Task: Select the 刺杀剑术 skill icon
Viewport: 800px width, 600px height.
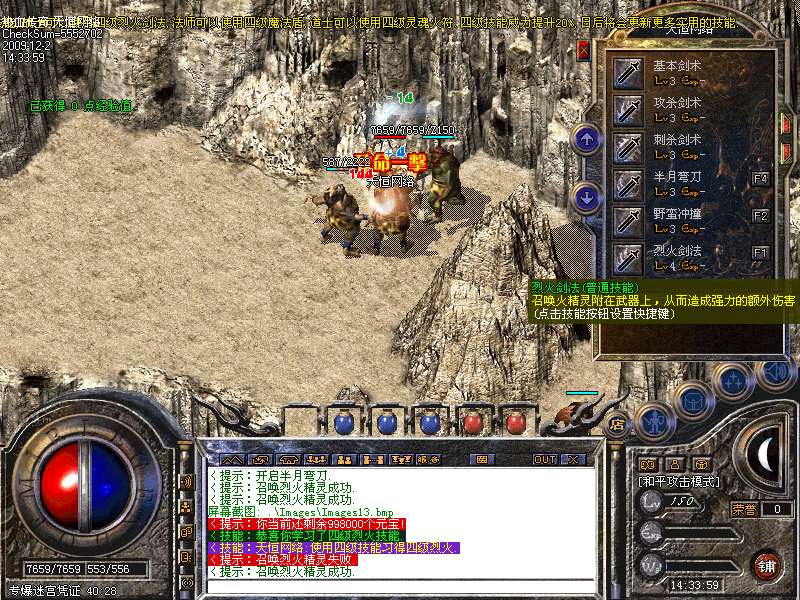Action: pyautogui.click(x=628, y=147)
